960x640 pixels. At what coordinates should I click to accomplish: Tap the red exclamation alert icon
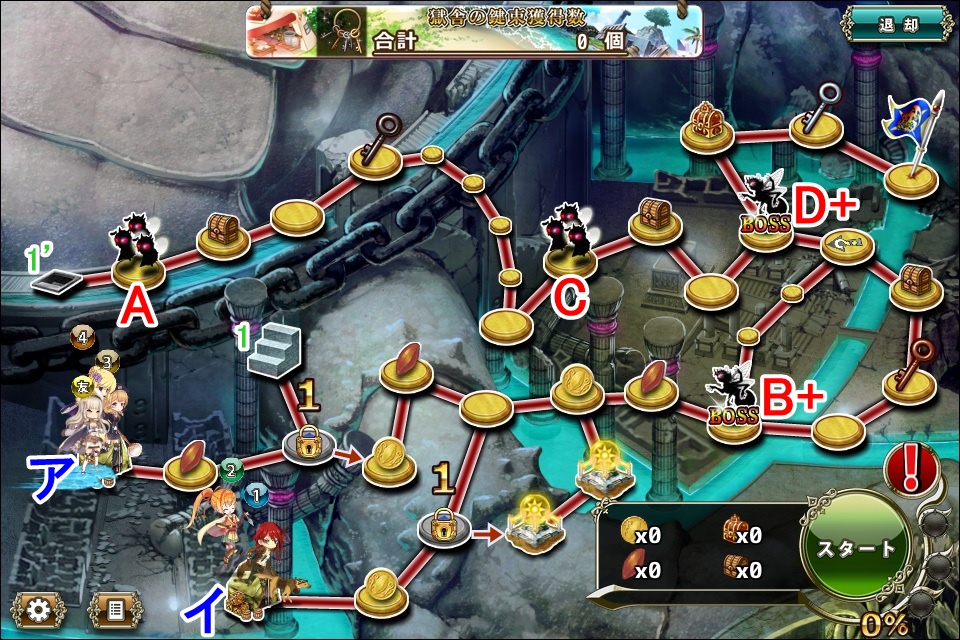click(911, 469)
